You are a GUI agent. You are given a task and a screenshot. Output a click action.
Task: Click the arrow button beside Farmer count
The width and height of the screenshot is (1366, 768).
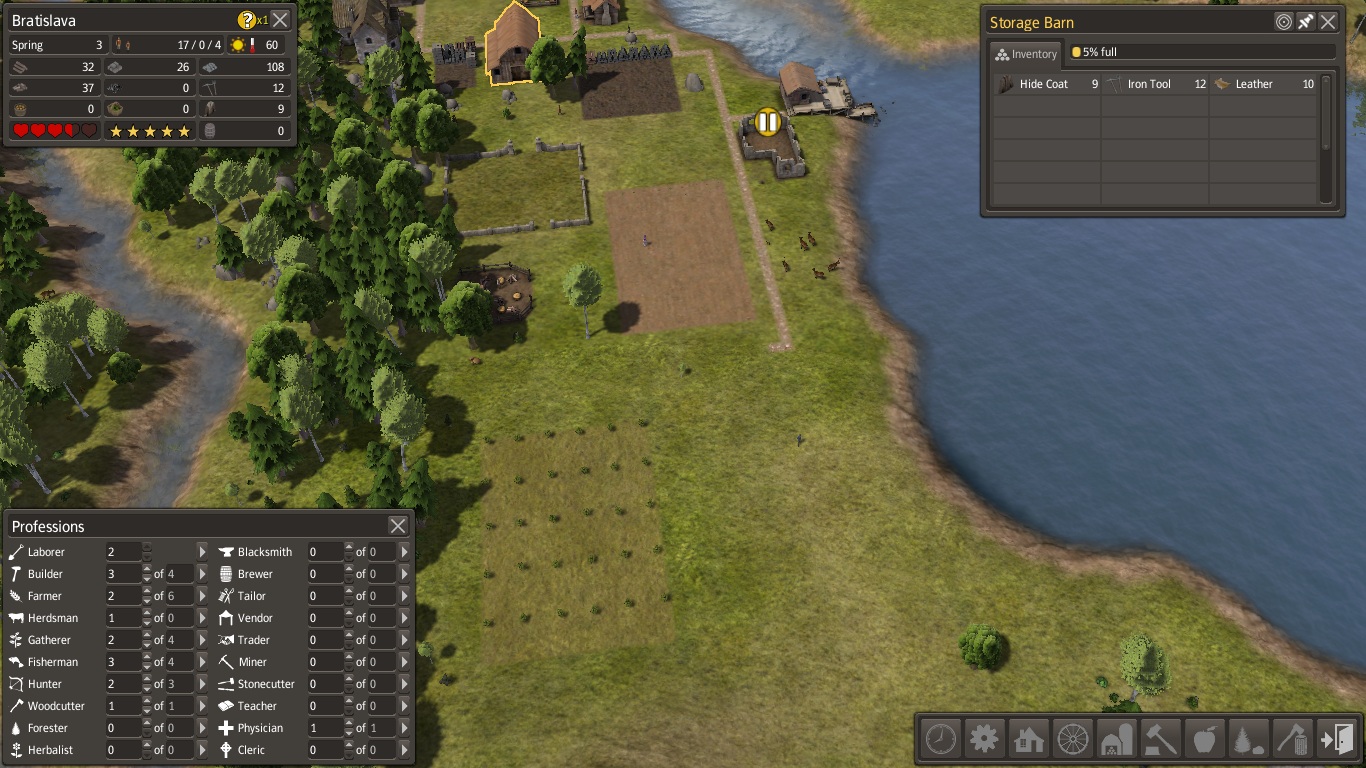pos(202,596)
